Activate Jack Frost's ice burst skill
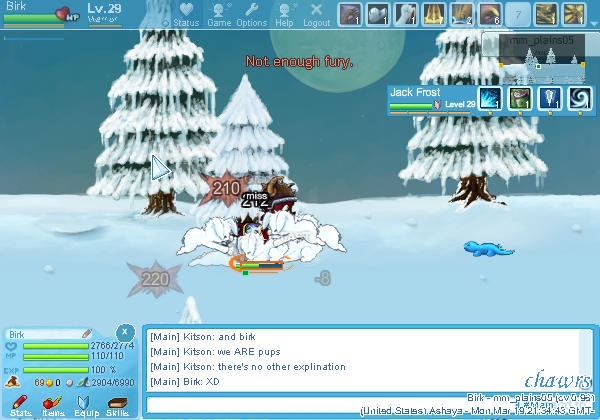Viewport: 600px width, 420px height. click(x=490, y=98)
